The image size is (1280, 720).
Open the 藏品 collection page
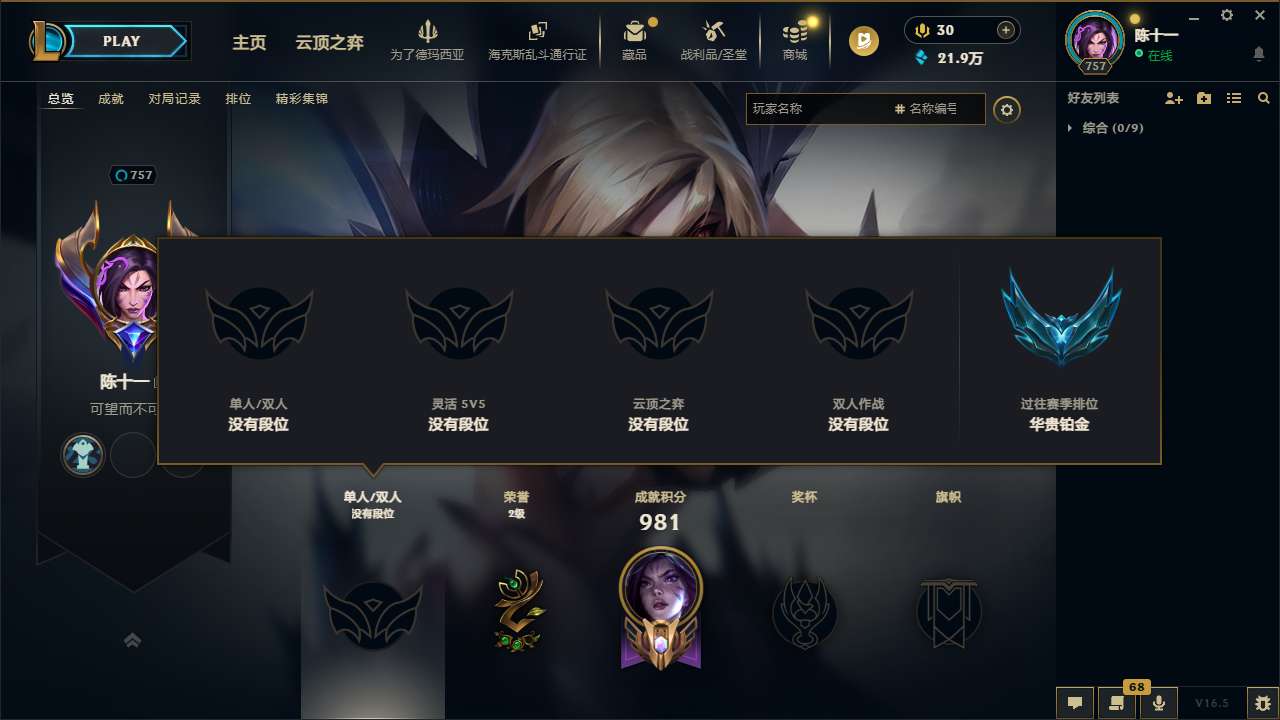(634, 41)
